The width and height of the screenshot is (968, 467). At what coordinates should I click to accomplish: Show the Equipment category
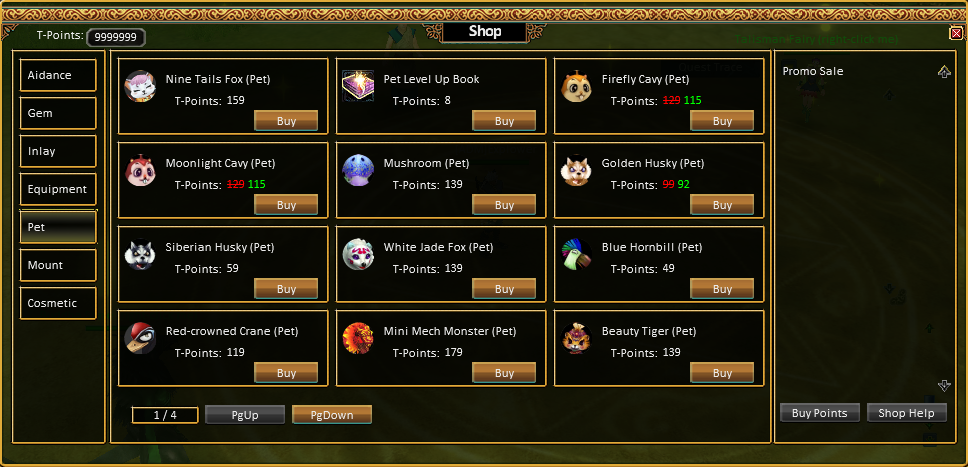58,189
